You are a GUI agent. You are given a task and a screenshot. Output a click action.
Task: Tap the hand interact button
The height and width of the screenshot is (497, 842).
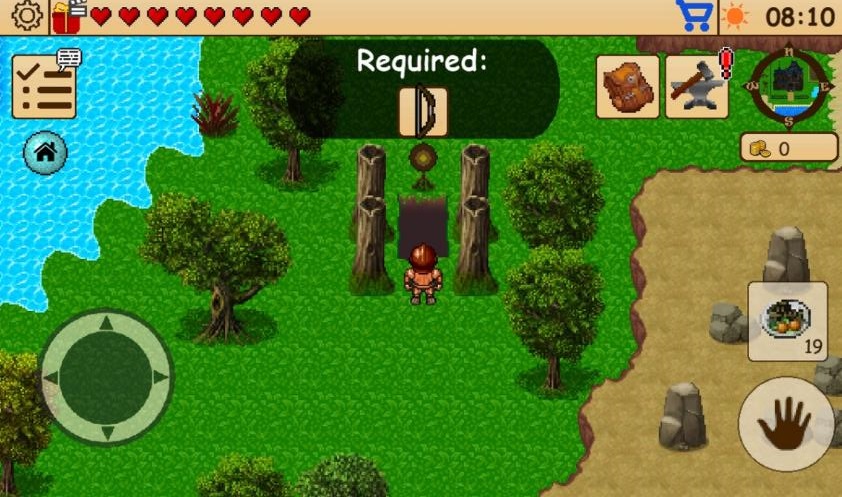785,423
